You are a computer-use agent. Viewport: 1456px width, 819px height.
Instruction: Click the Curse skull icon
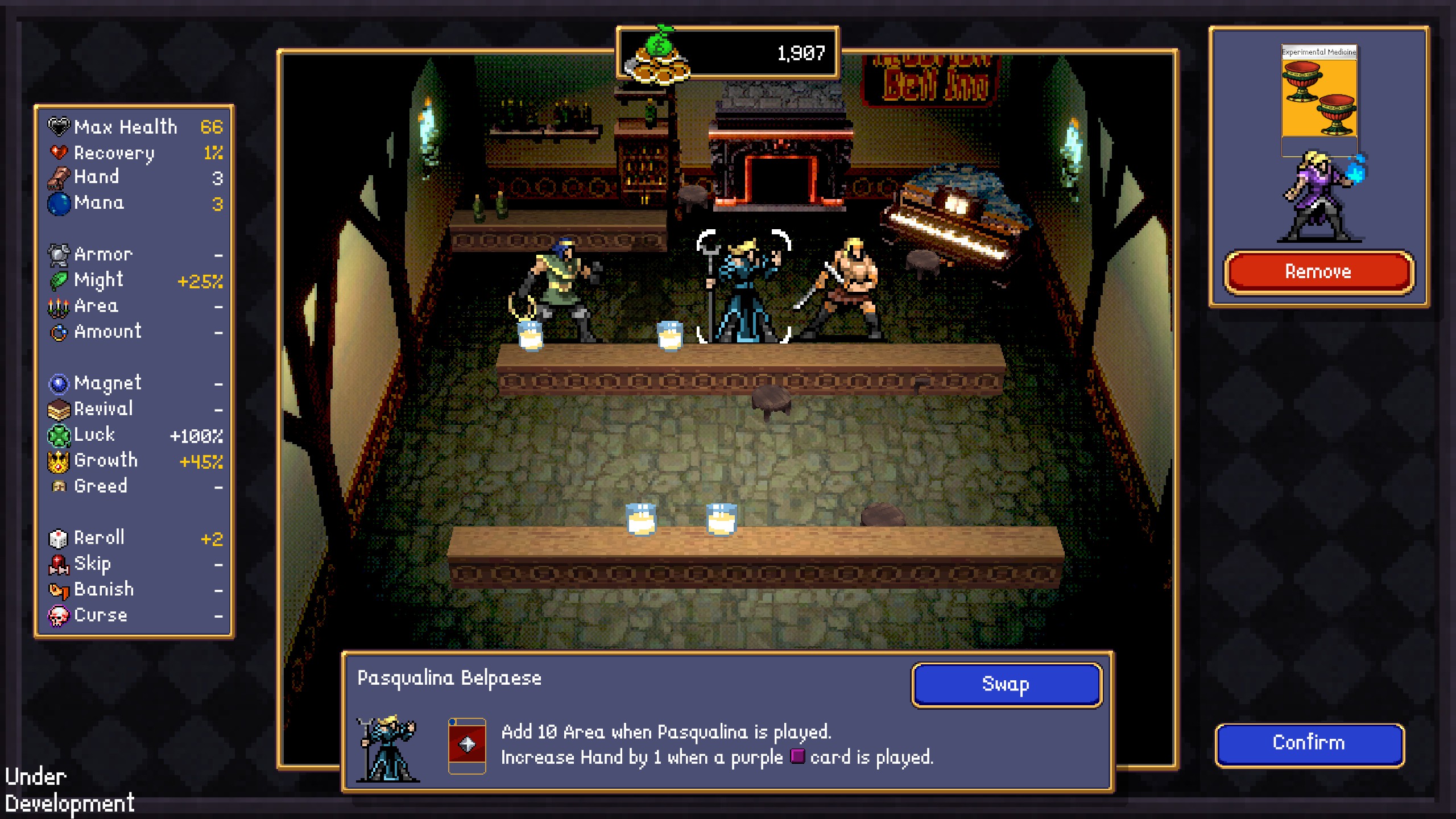click(59, 615)
